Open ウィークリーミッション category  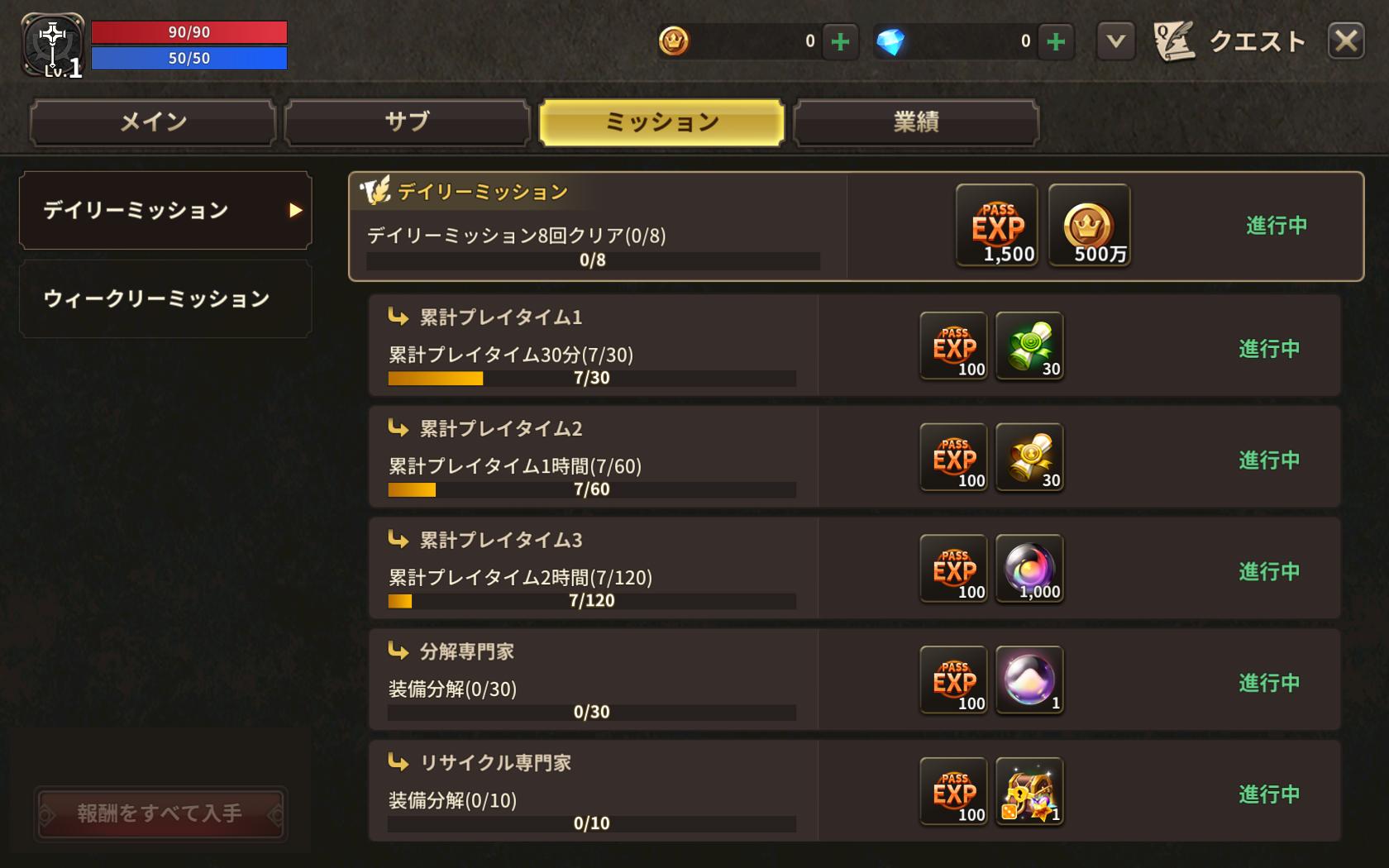pos(165,298)
